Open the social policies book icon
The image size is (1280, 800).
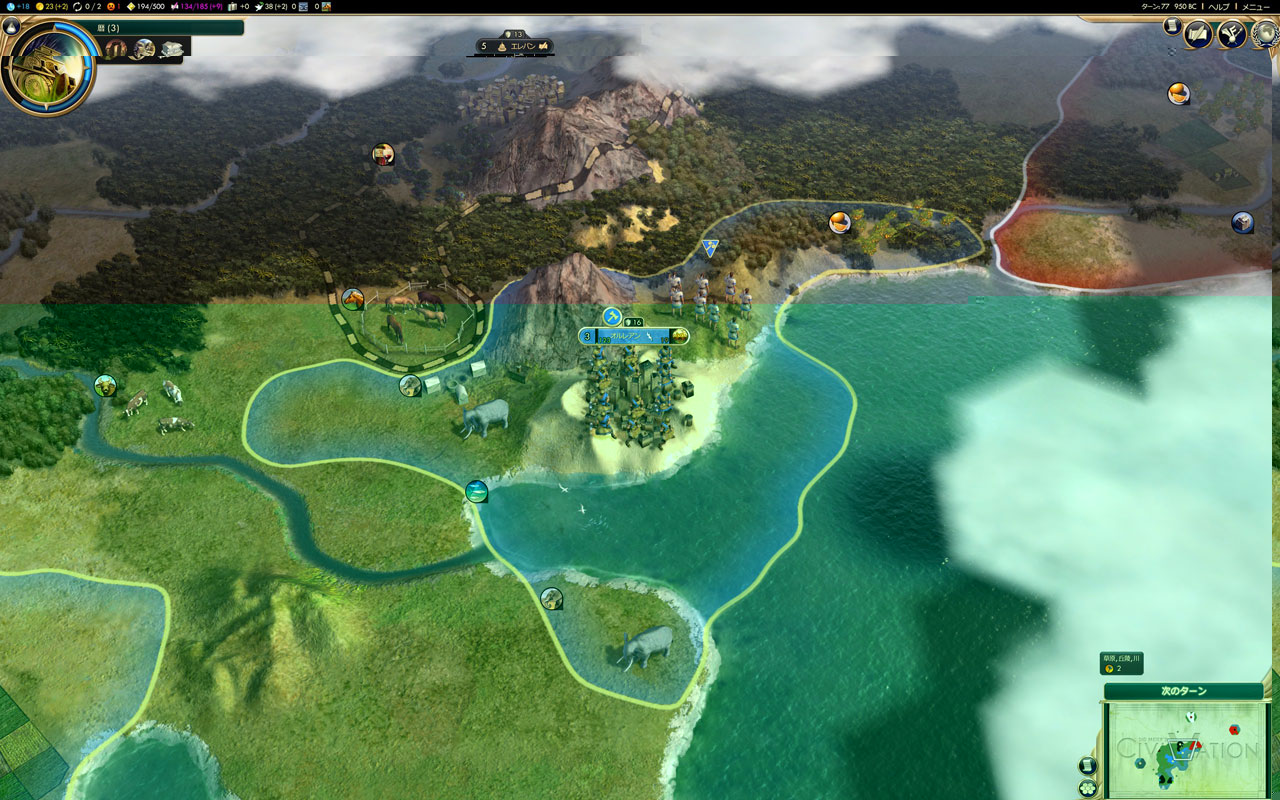pos(1197,35)
